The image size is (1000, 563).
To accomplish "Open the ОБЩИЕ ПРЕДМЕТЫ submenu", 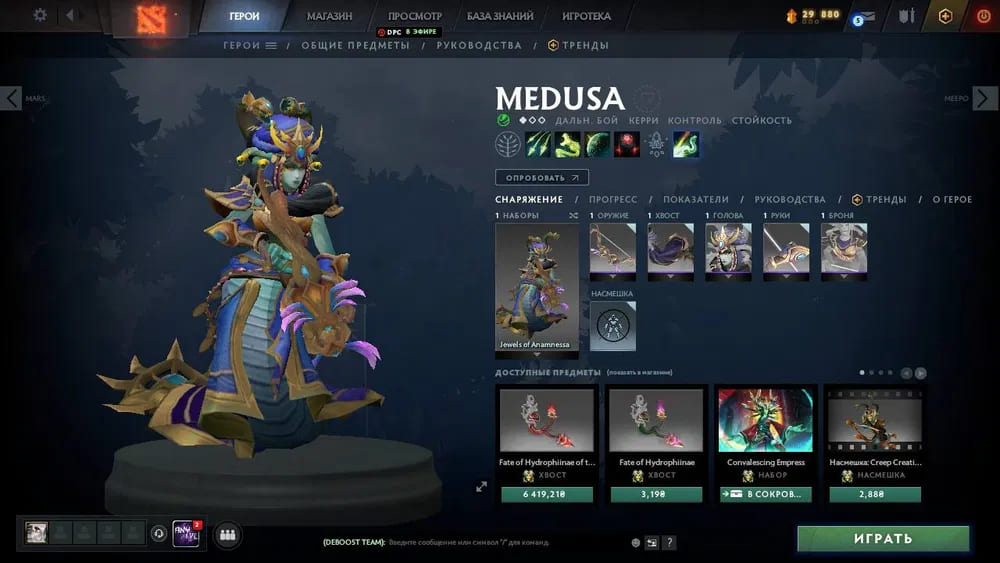I will [x=355, y=45].
